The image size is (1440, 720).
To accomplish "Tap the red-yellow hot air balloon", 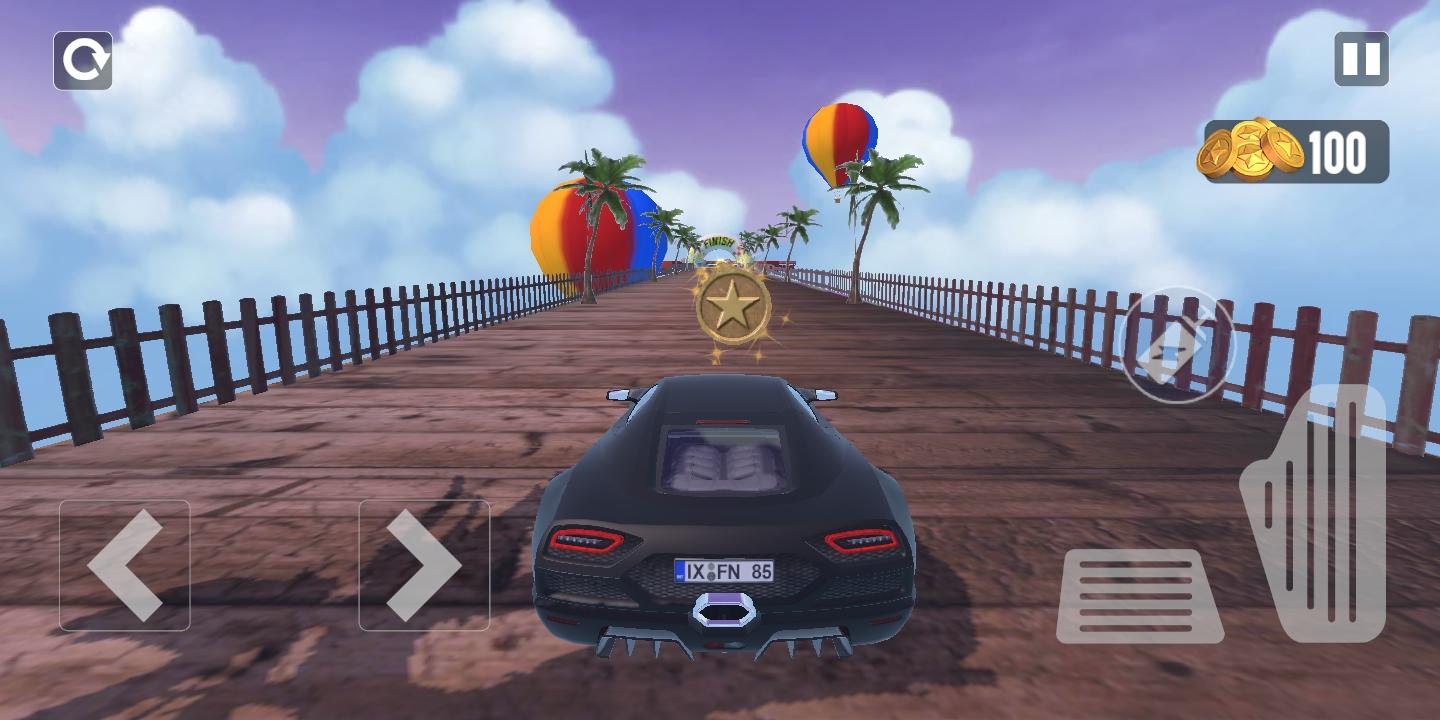I will click(841, 140).
